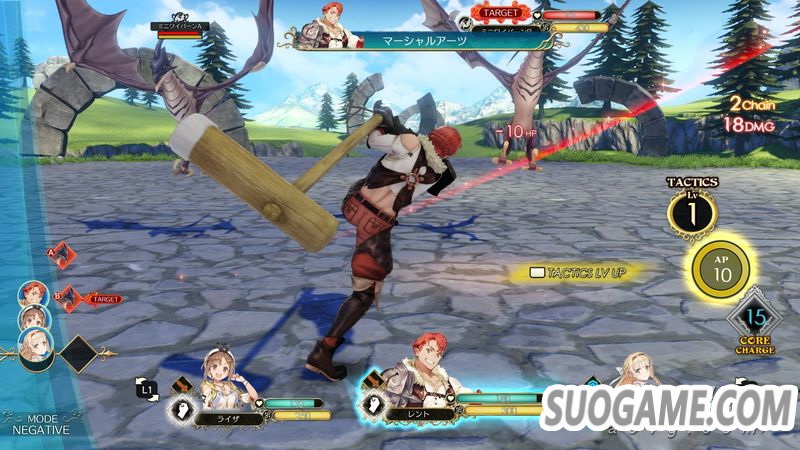Viewport: 800px width, 450px height.
Task: Select Ryza's turn order portrait
Action: (x=31, y=319)
